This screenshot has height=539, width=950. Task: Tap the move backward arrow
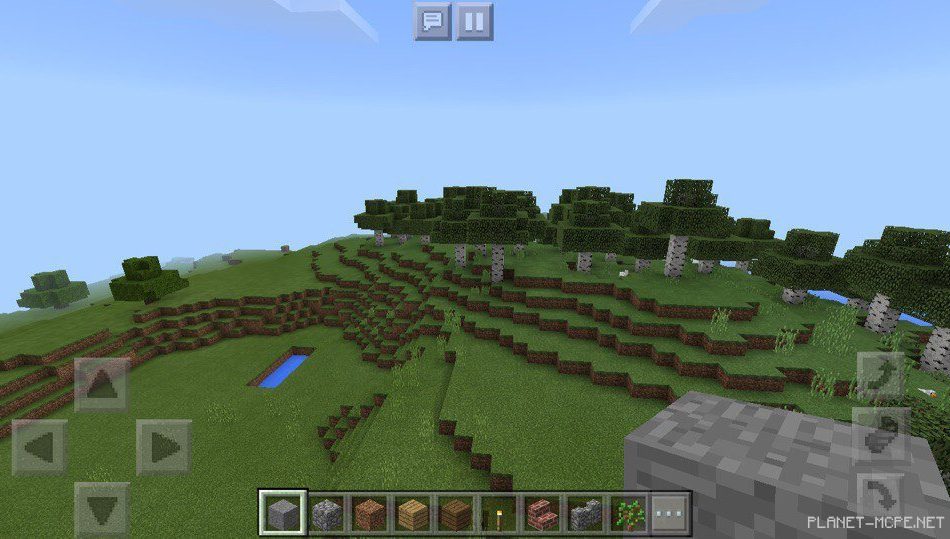[x=102, y=509]
